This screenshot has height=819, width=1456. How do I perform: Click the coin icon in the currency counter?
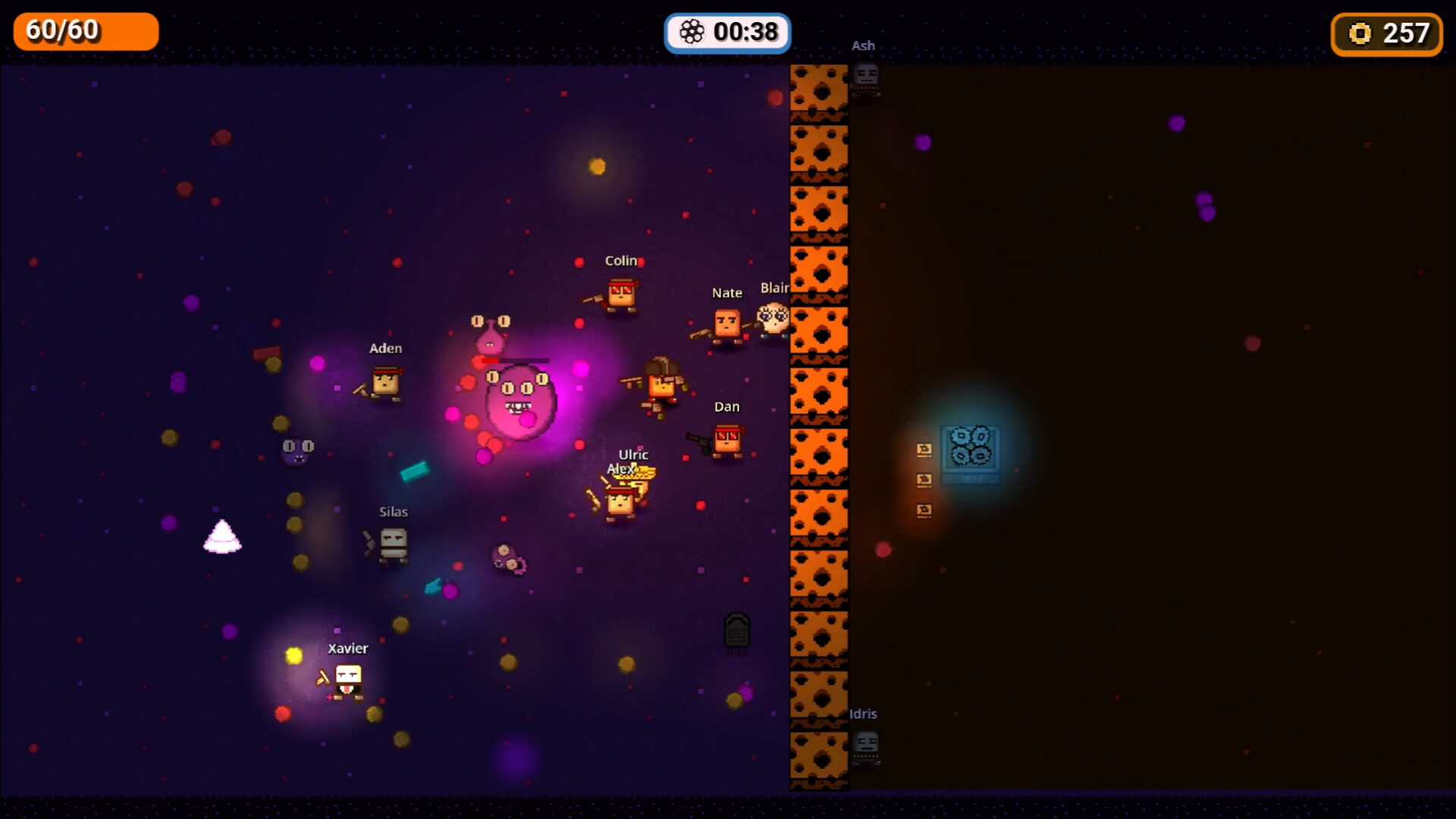pyautogui.click(x=1360, y=33)
